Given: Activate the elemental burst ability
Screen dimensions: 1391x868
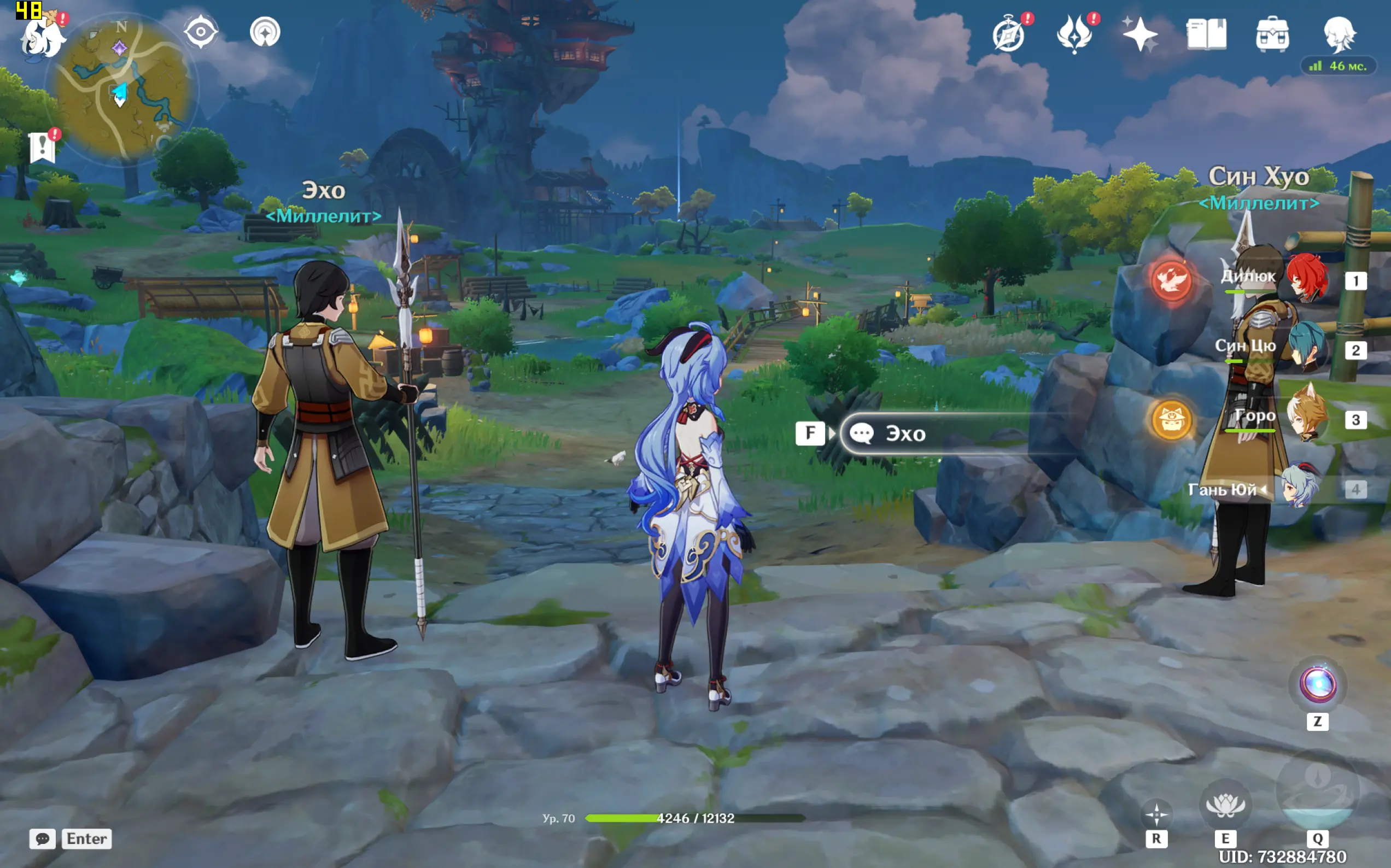Looking at the screenshot, I should pos(1318,793).
